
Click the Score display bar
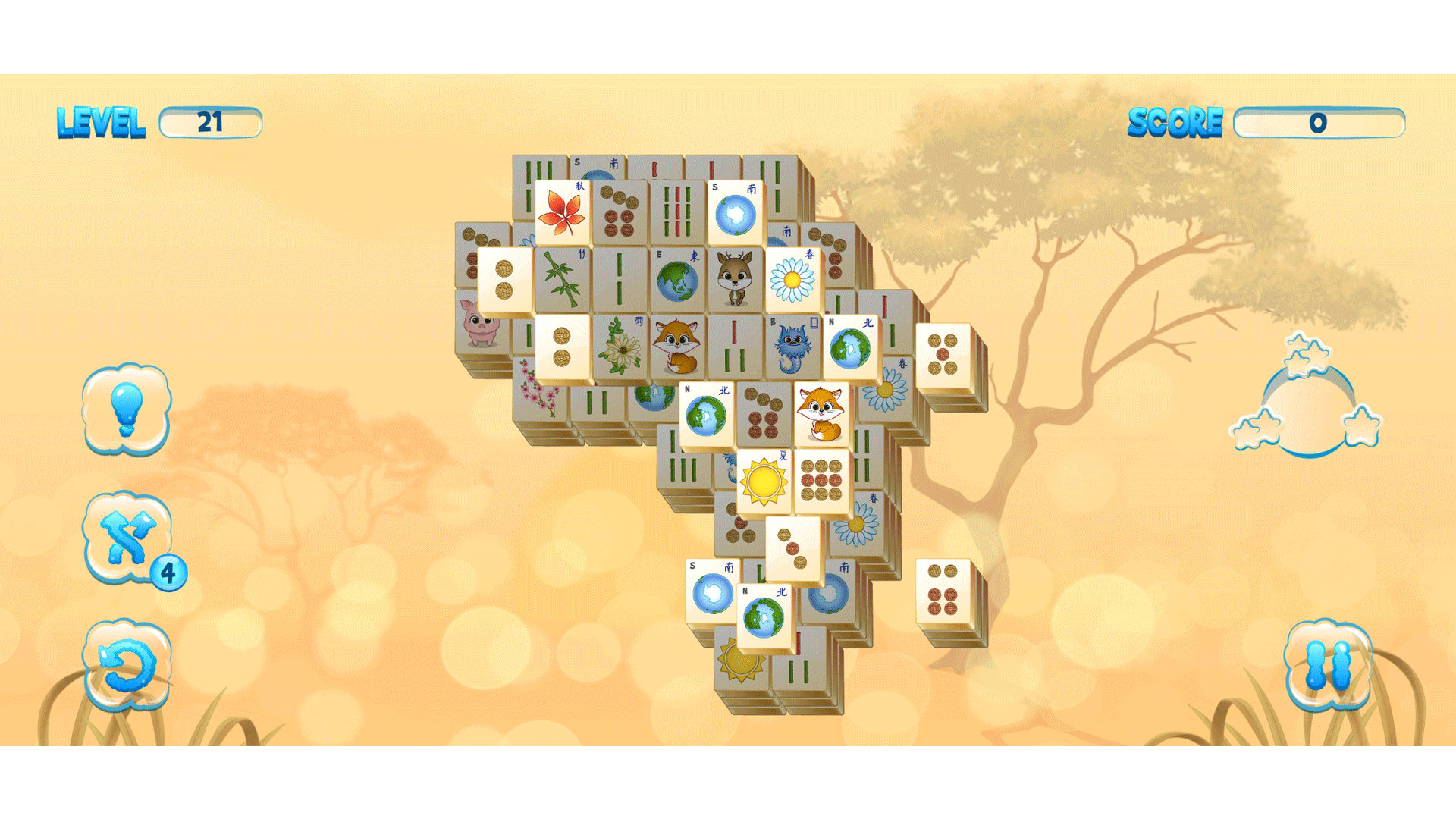click(x=1319, y=121)
